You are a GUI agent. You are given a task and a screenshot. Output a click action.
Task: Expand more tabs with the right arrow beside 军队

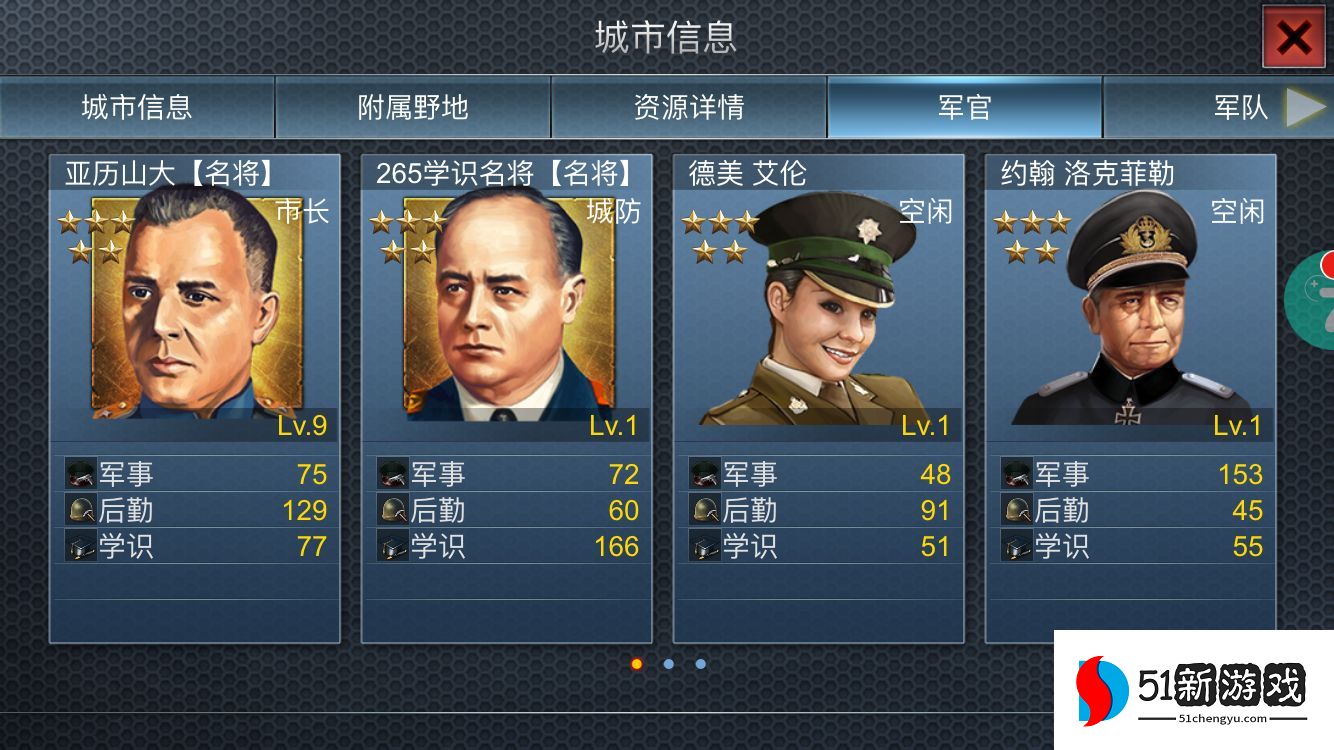coord(1302,105)
